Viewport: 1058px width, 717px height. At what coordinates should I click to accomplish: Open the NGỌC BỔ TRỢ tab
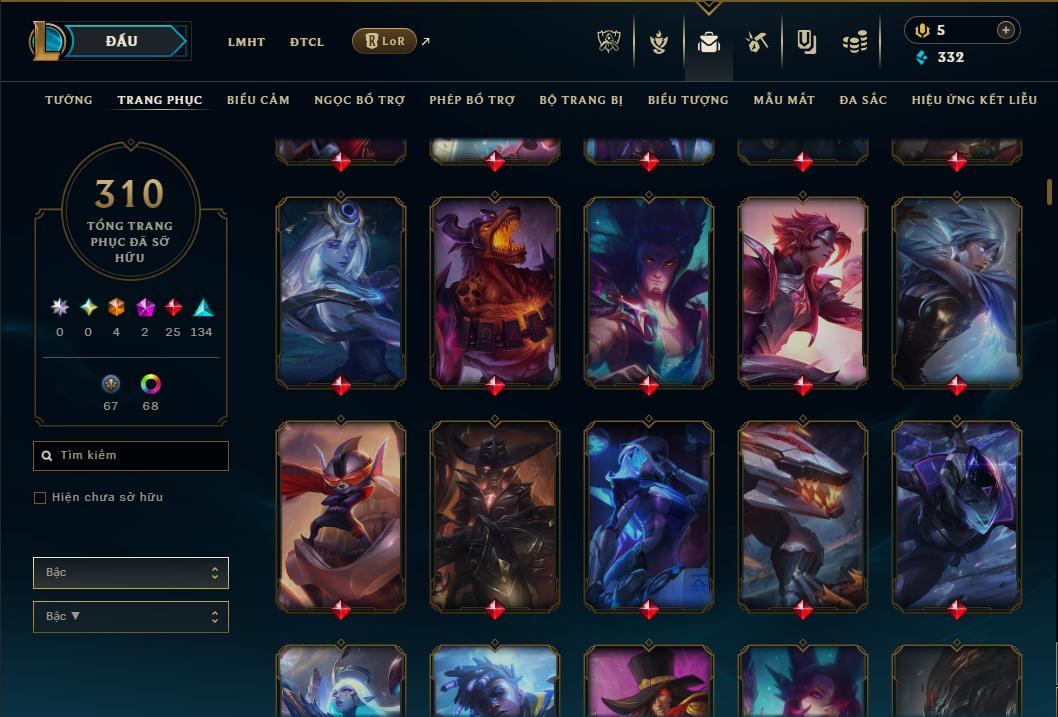359,100
